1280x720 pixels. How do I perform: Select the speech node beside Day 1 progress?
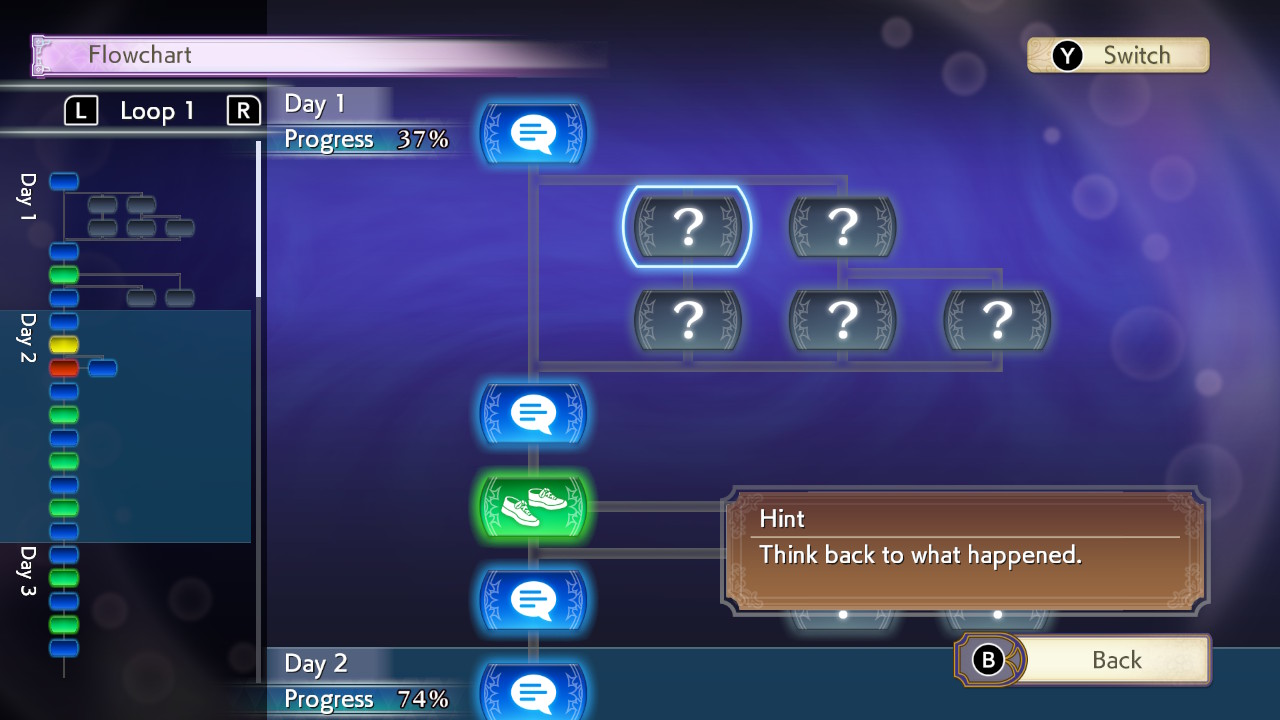533,133
